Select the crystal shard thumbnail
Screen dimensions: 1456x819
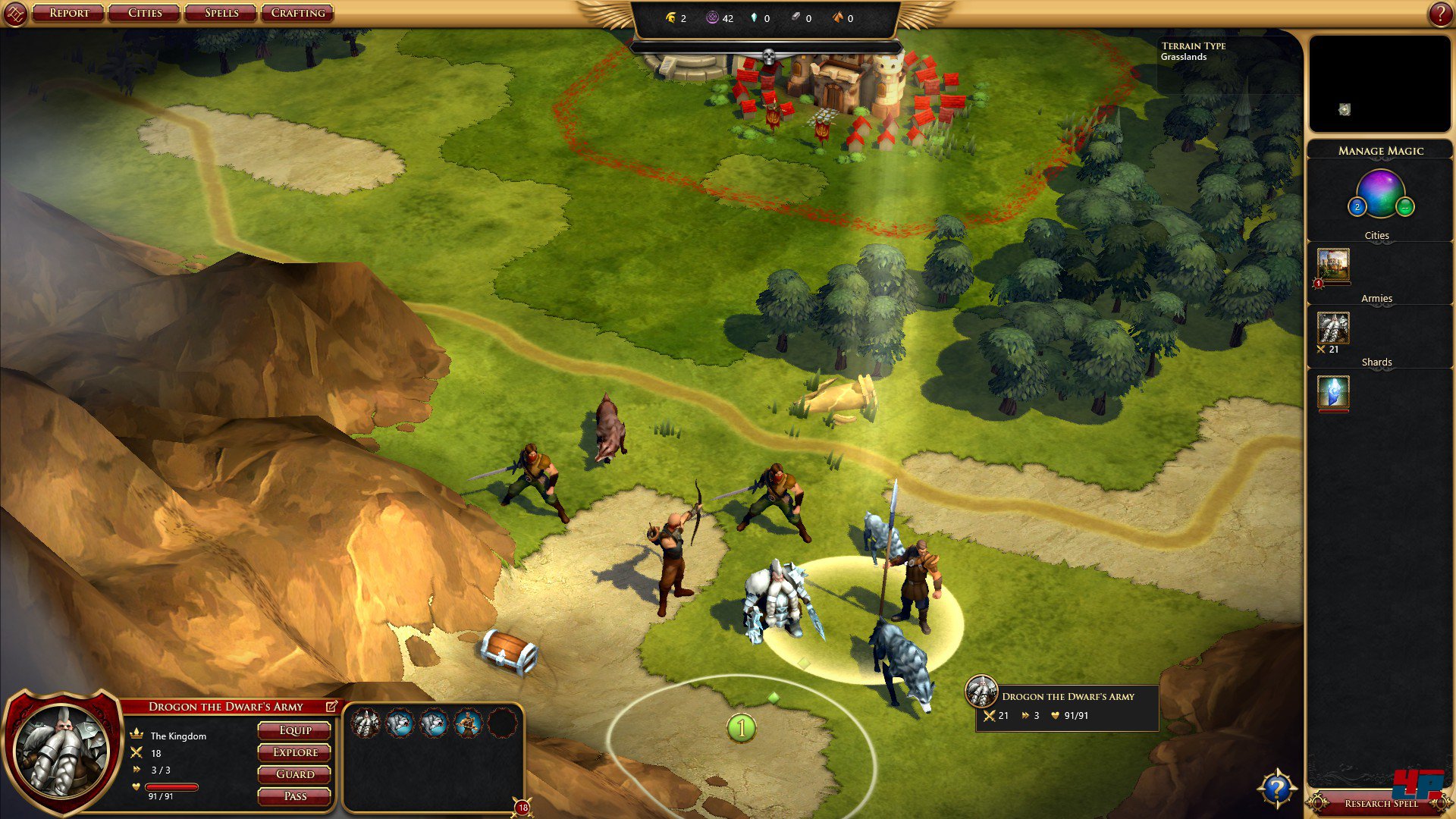coord(1333,393)
